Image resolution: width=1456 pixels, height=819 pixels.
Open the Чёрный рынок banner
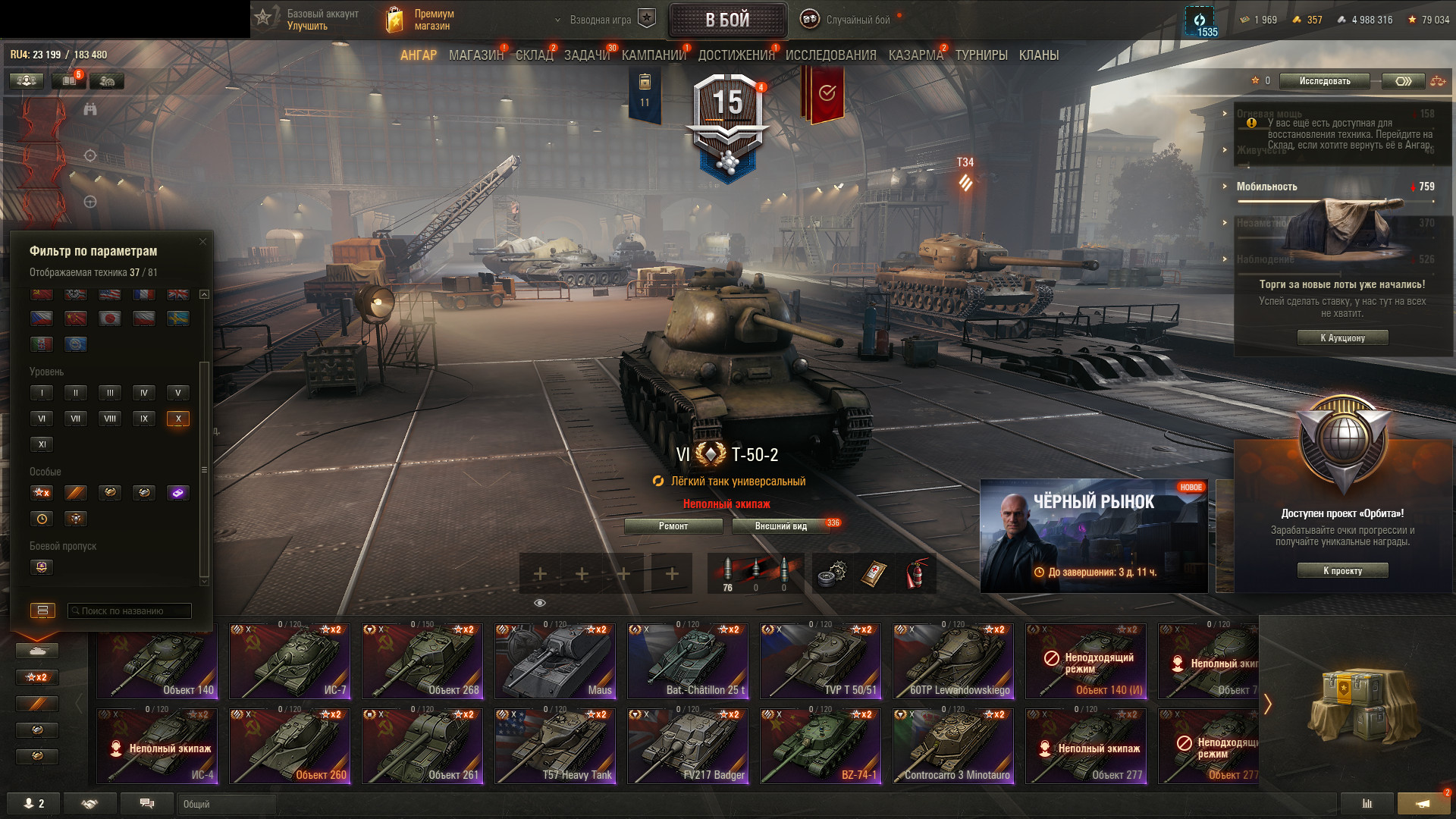click(1094, 535)
